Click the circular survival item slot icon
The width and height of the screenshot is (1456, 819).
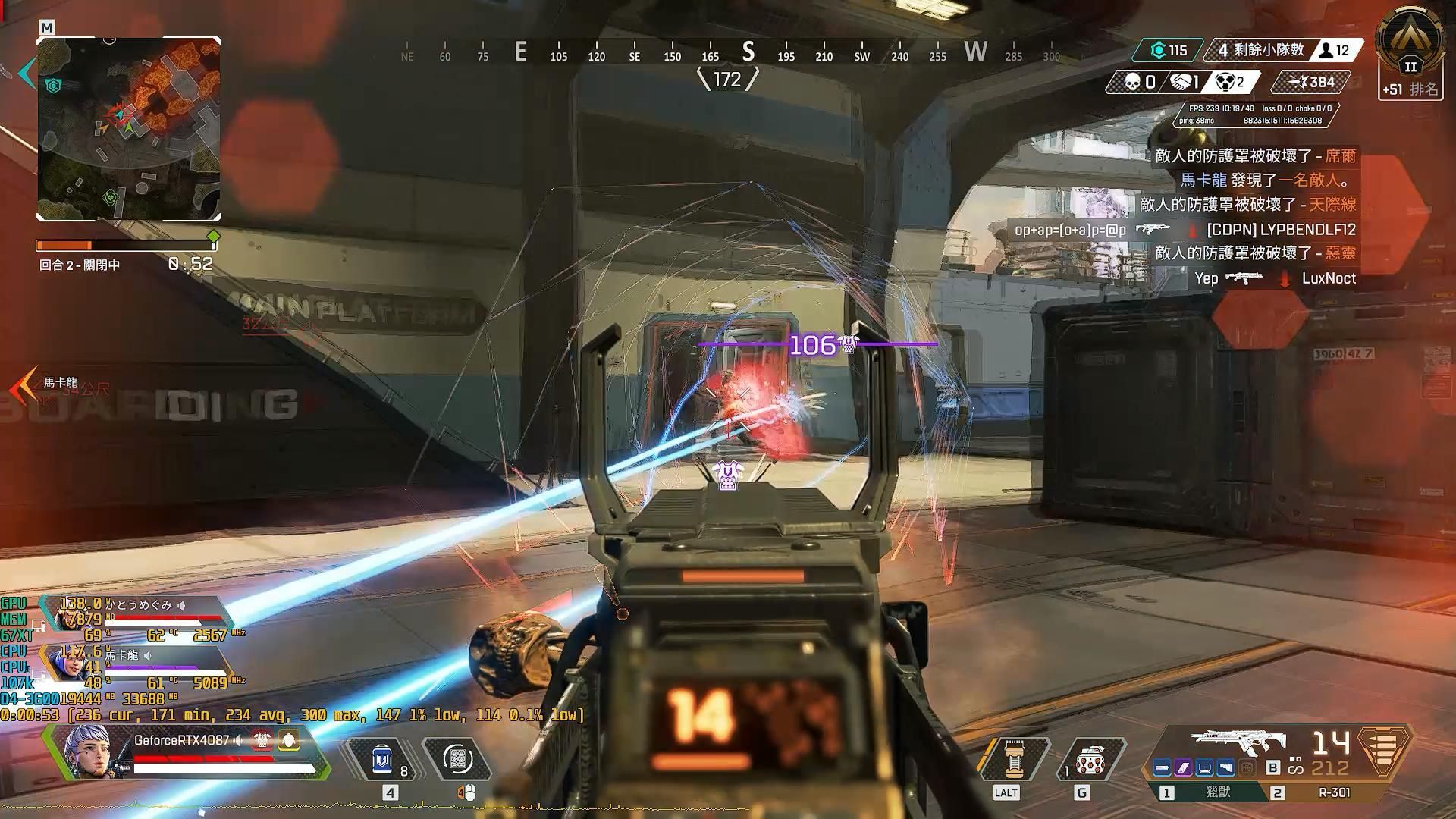pos(457,758)
